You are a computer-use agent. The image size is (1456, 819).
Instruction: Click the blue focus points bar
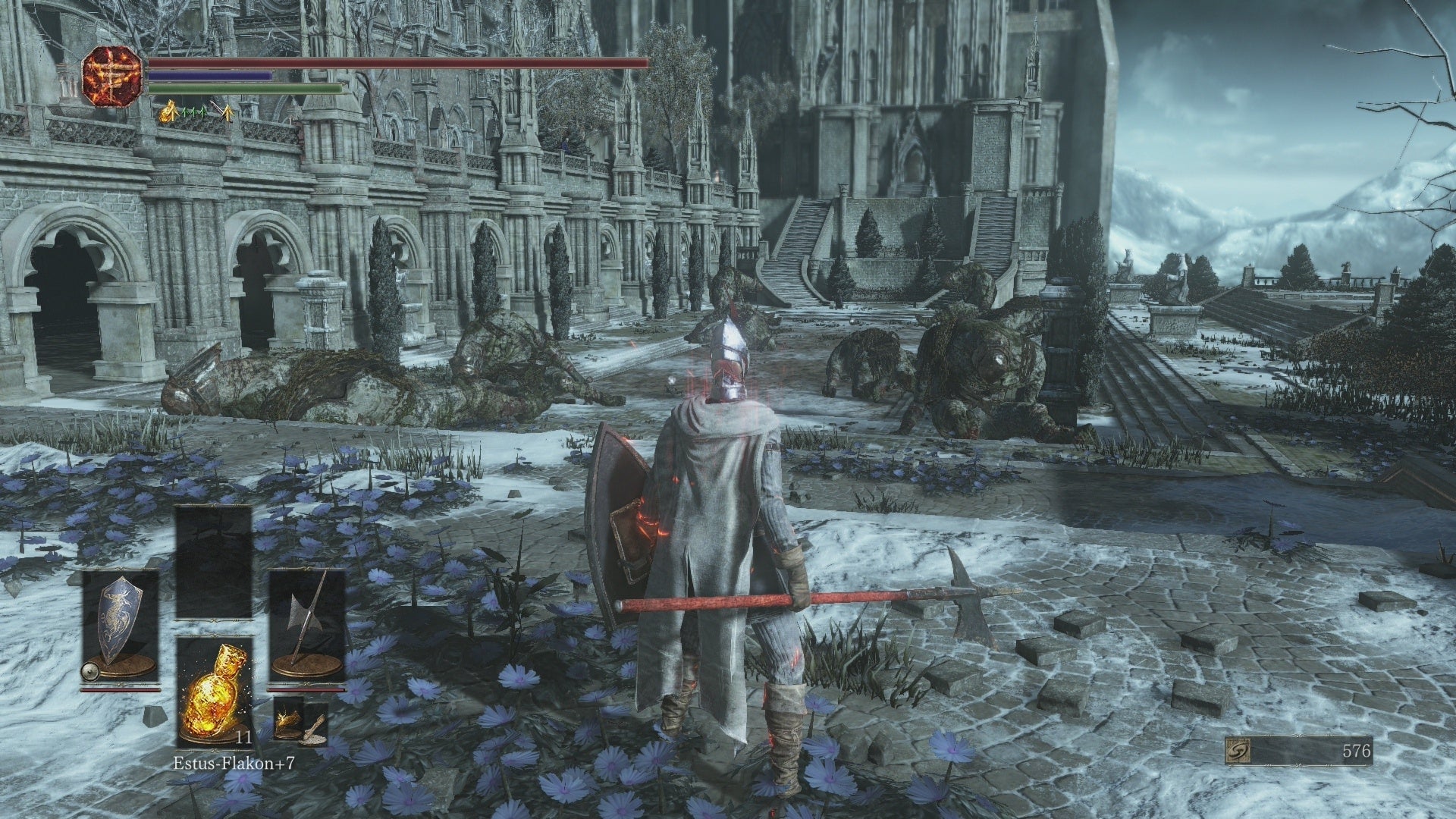(x=209, y=78)
